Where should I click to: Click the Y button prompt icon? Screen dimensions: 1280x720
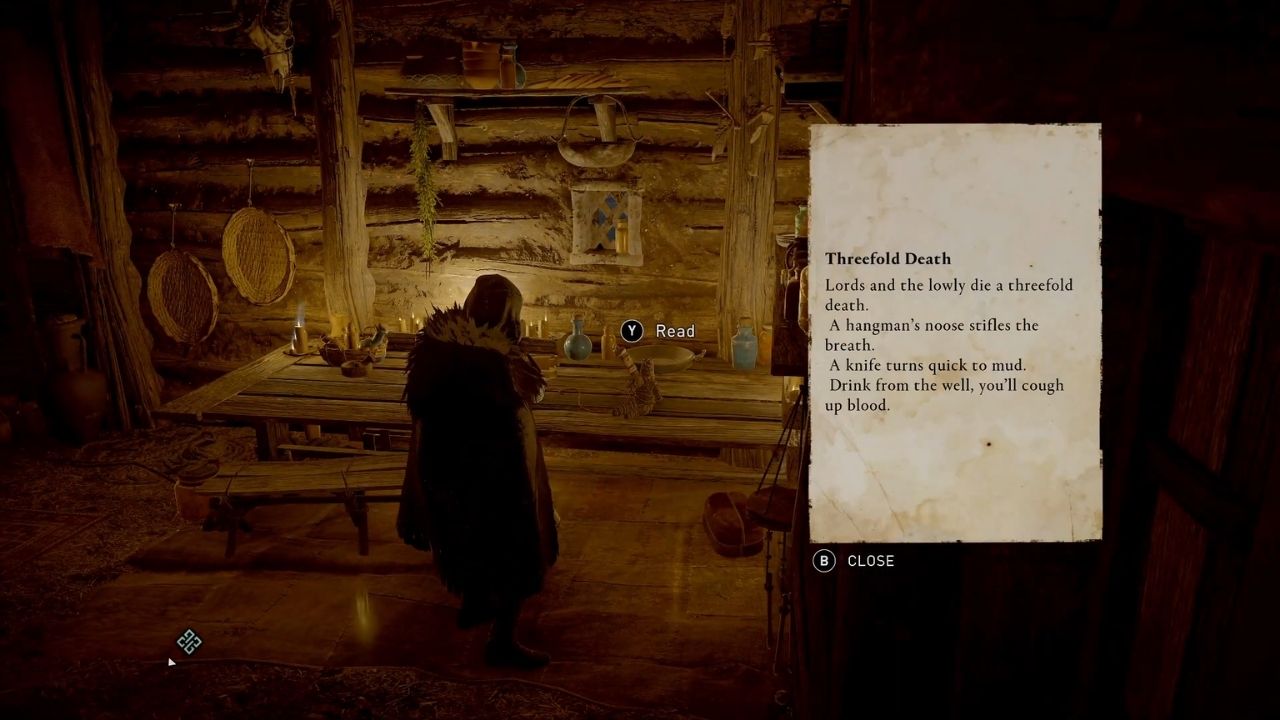tap(631, 331)
